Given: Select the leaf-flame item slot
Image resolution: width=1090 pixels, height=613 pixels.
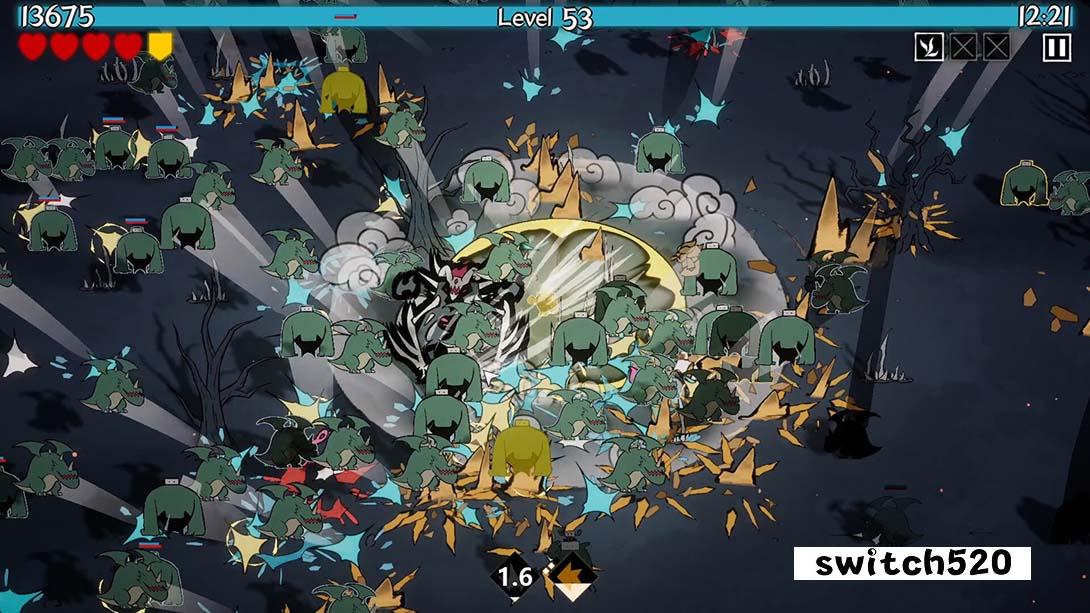Looking at the screenshot, I should point(929,47).
